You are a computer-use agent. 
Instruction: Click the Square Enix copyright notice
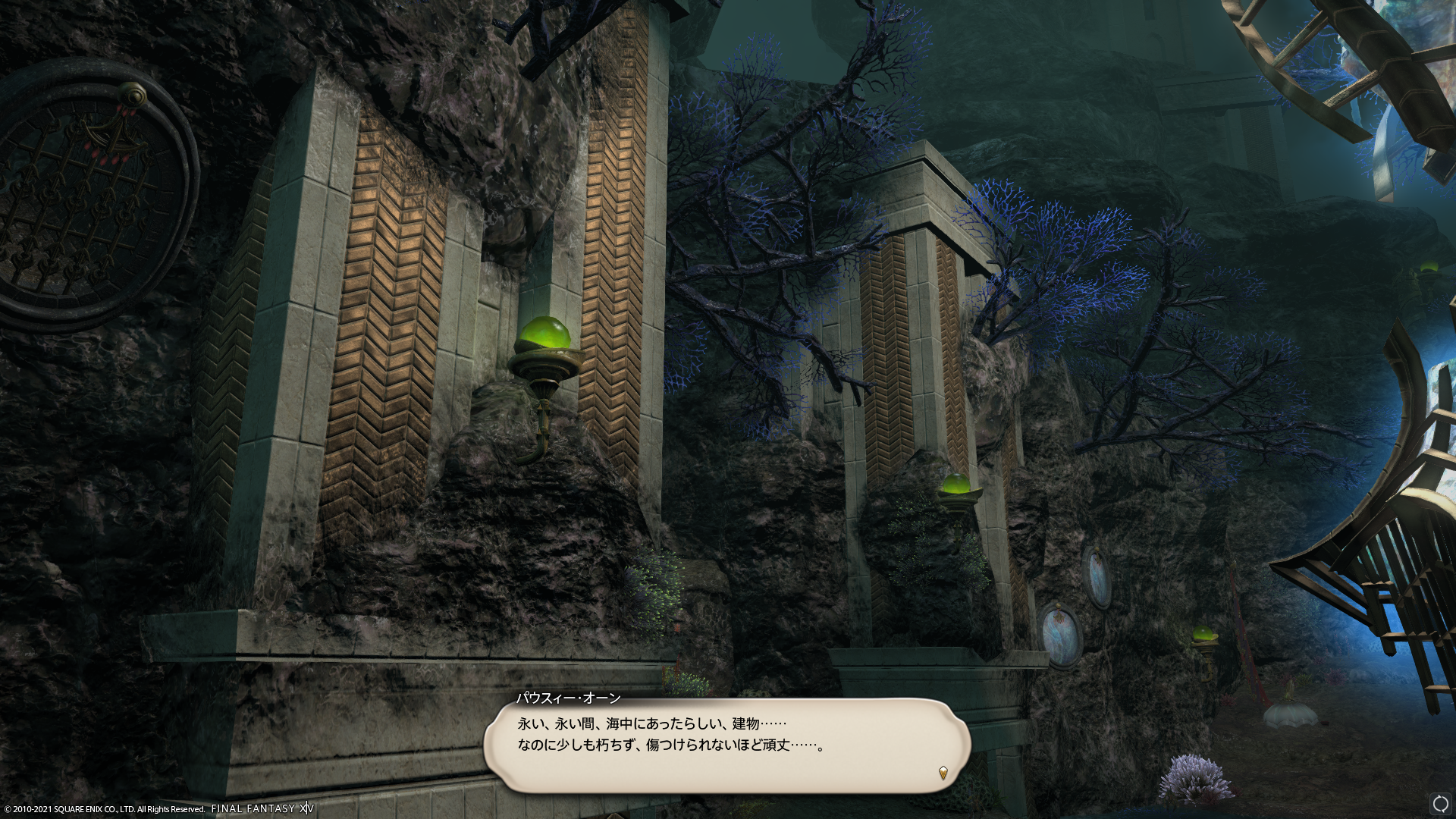pyautogui.click(x=102, y=808)
